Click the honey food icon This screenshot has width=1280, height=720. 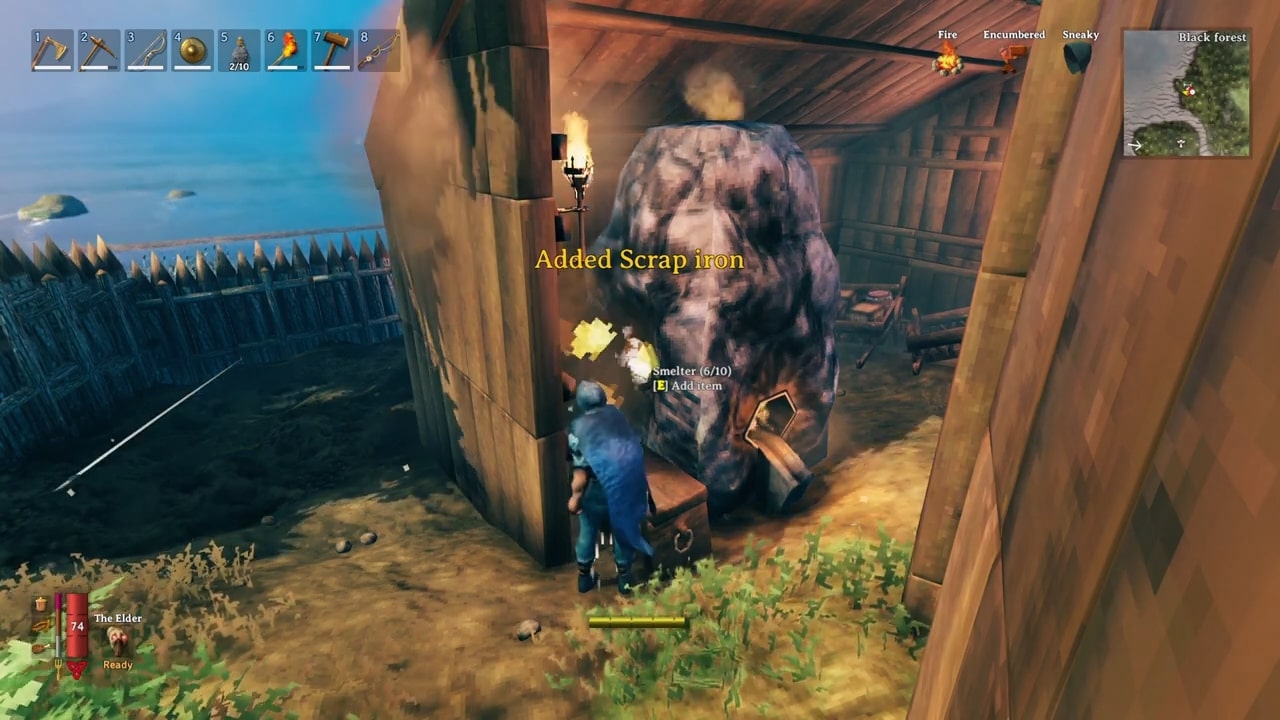click(40, 603)
